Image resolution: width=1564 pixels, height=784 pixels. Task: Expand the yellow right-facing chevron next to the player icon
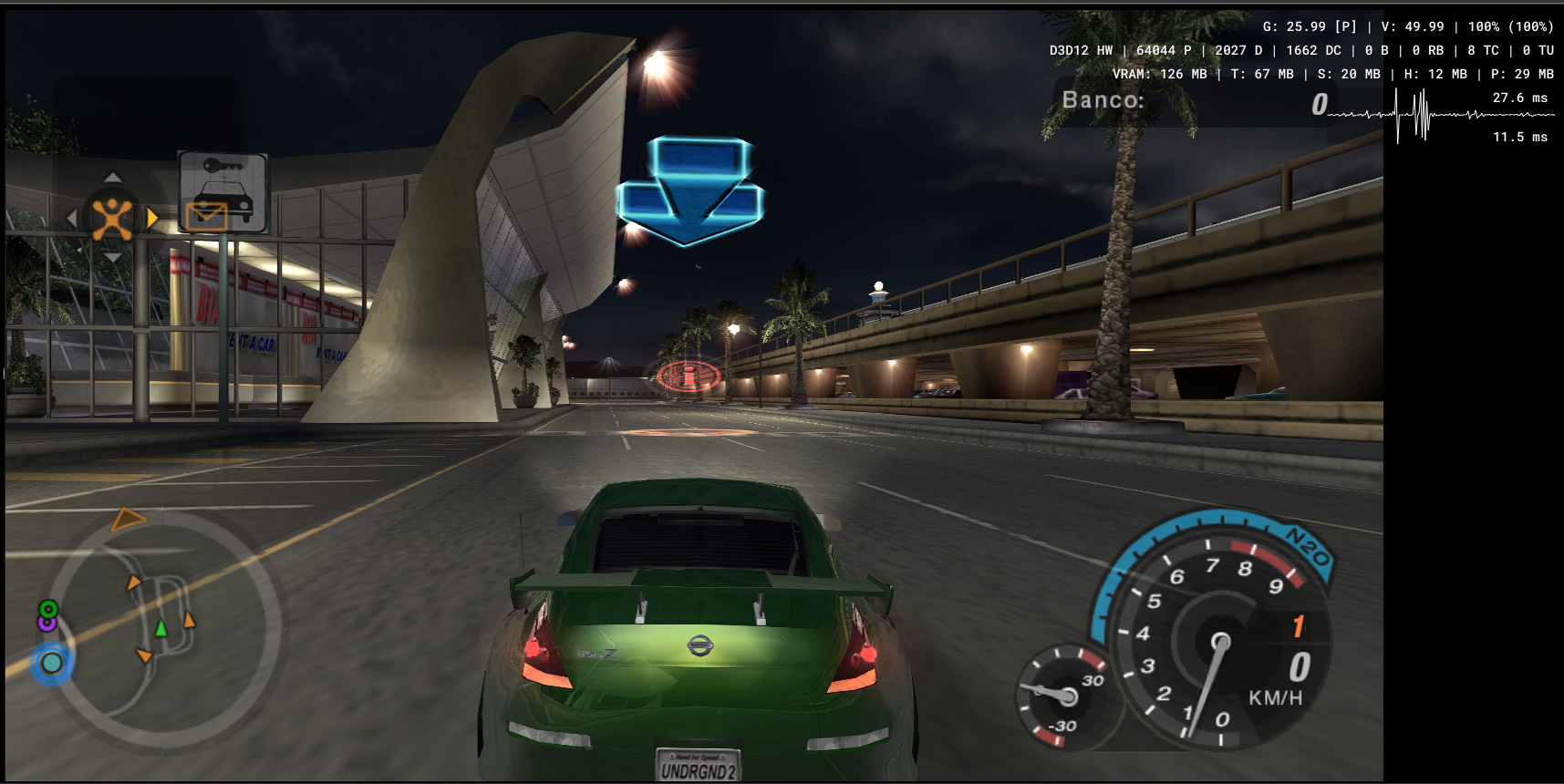point(152,218)
